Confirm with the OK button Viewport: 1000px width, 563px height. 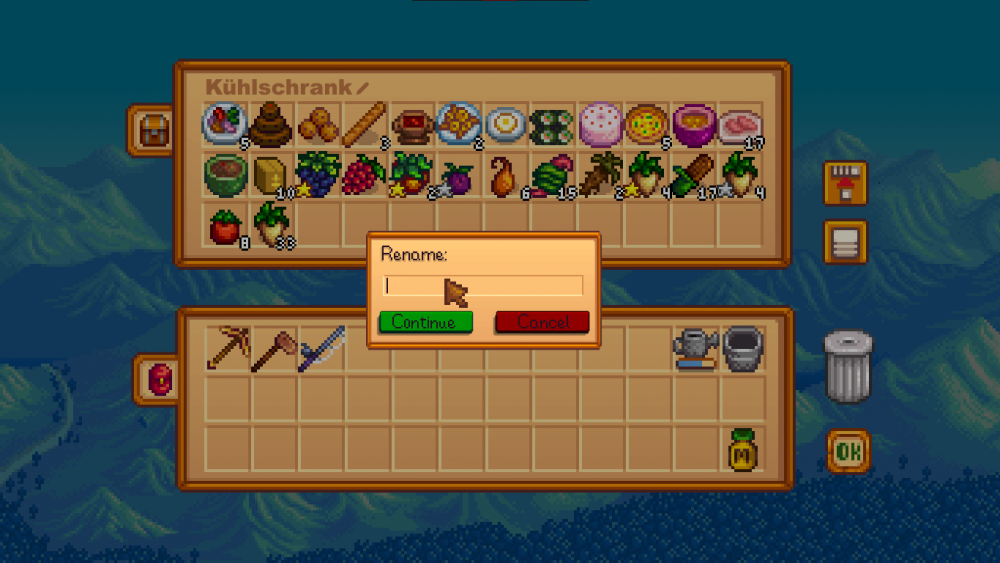coord(848,452)
